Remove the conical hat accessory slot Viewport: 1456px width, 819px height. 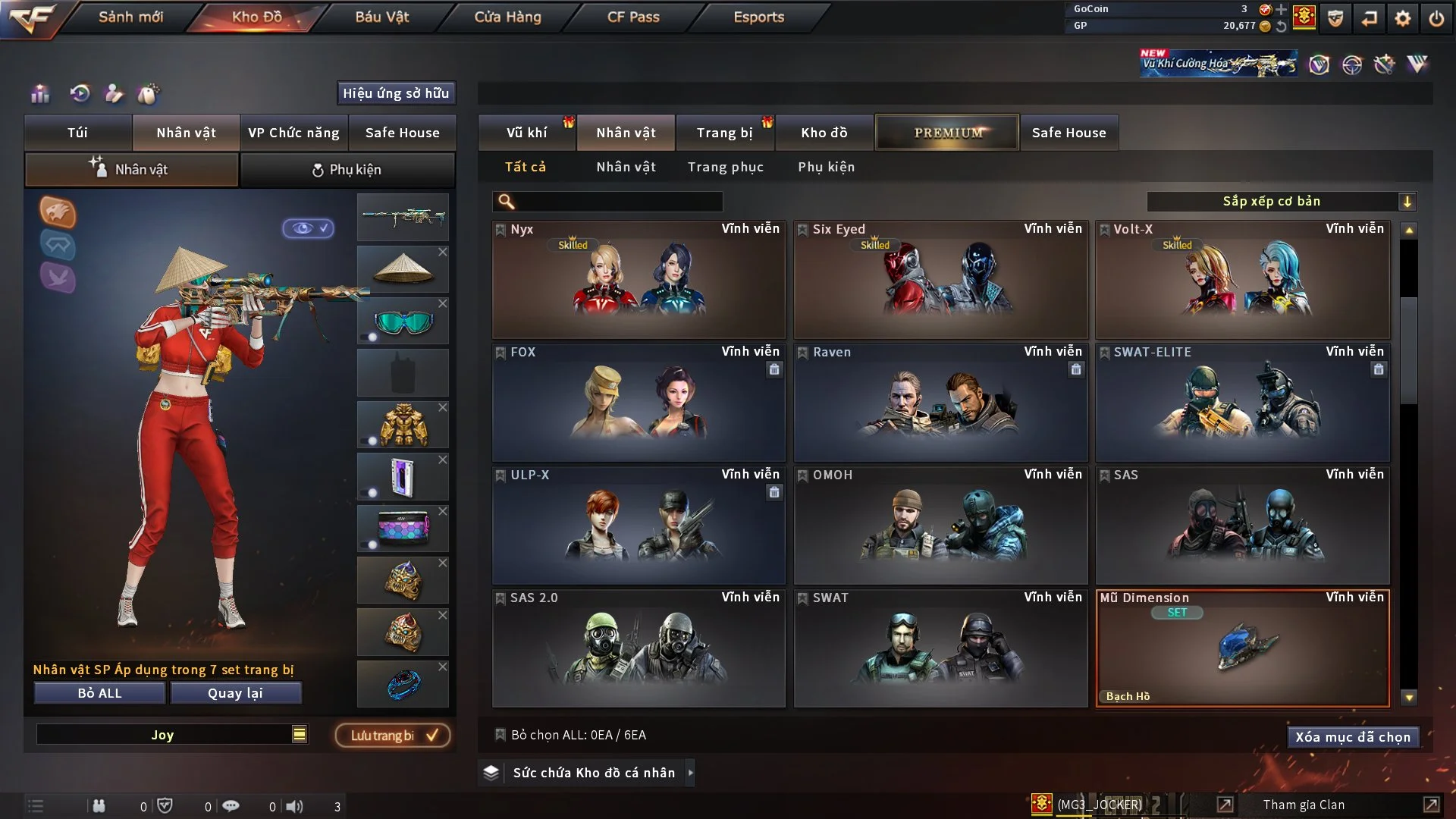click(443, 252)
